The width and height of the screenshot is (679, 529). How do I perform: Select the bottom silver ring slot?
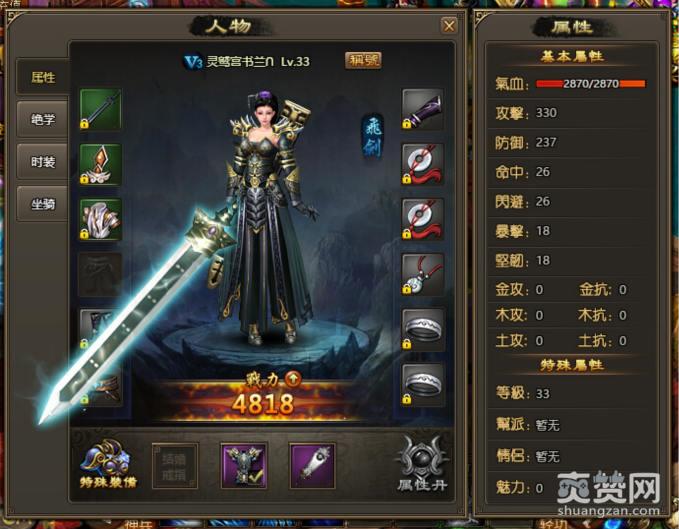coord(423,383)
